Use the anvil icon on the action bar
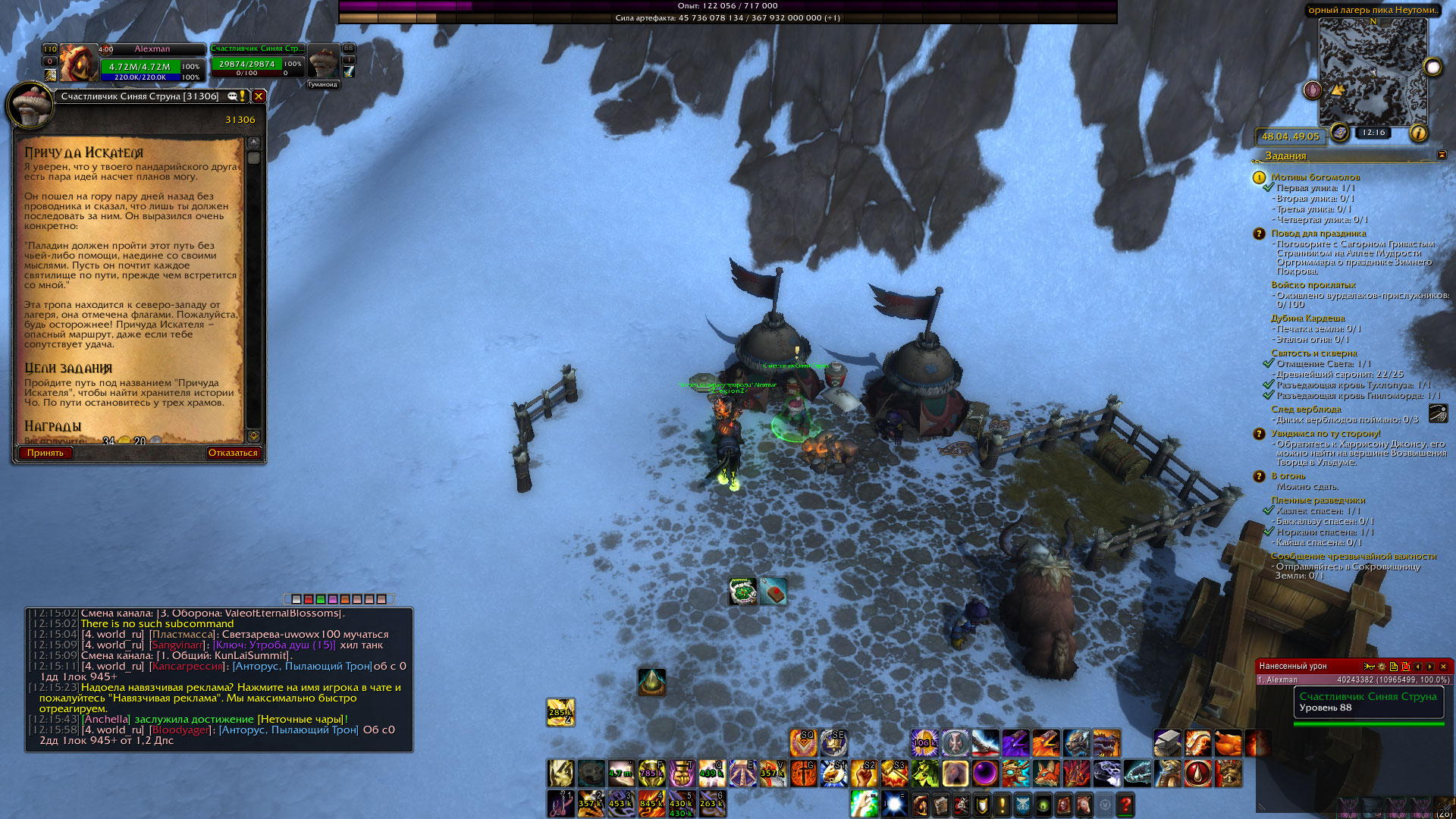 coord(1168,743)
